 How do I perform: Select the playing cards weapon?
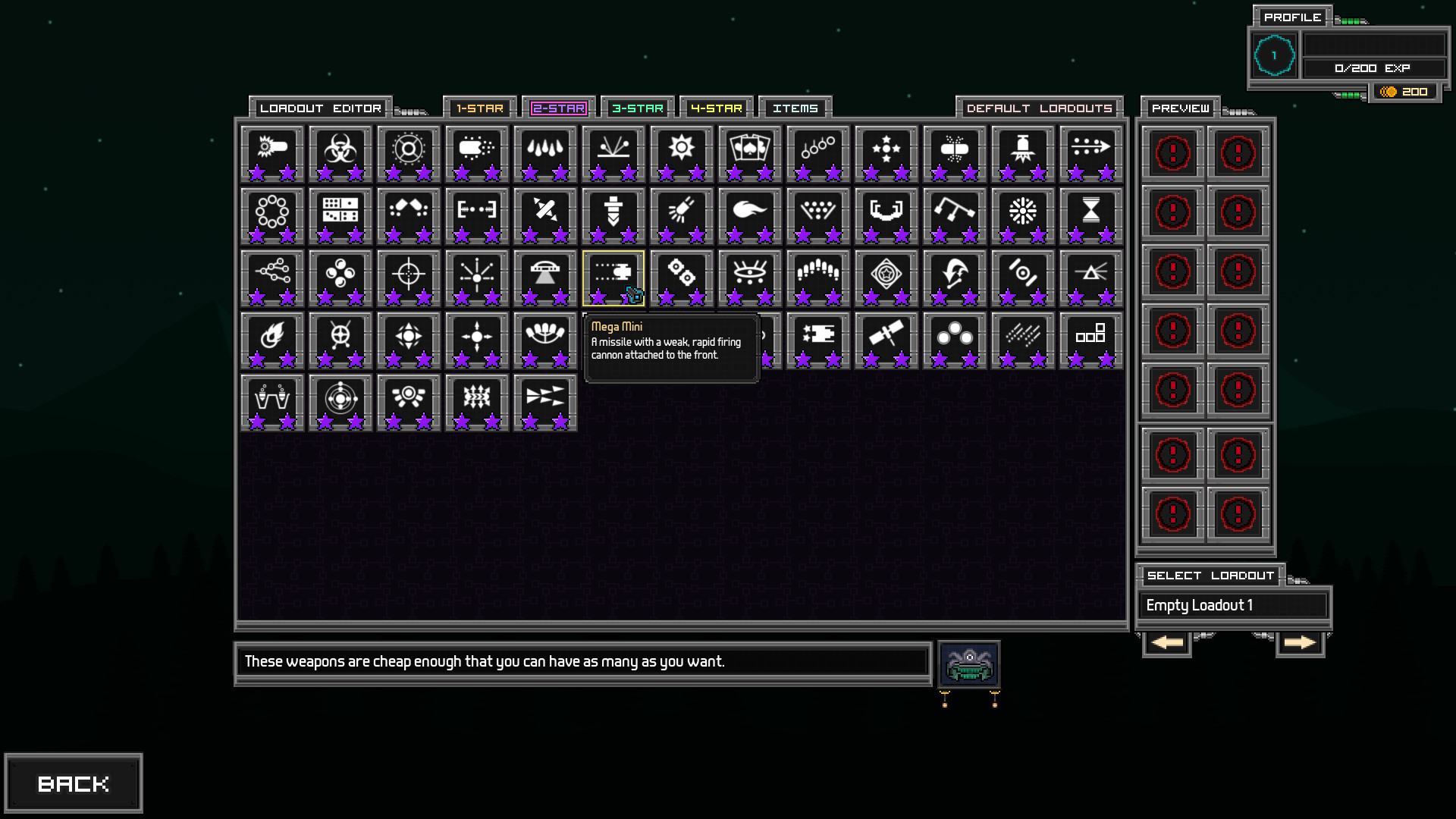click(x=749, y=153)
